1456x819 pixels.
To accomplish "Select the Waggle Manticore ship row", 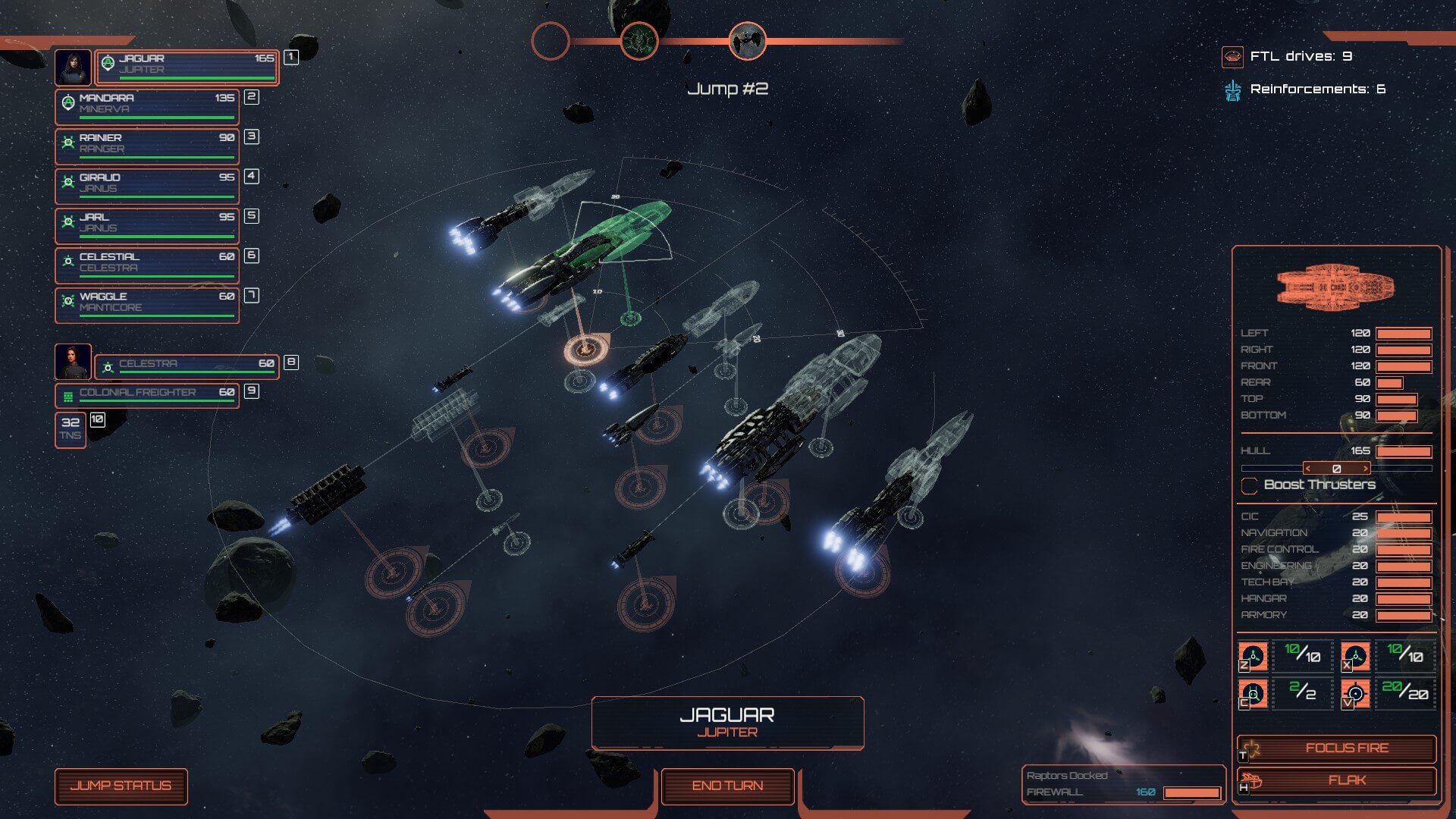I will click(x=147, y=305).
